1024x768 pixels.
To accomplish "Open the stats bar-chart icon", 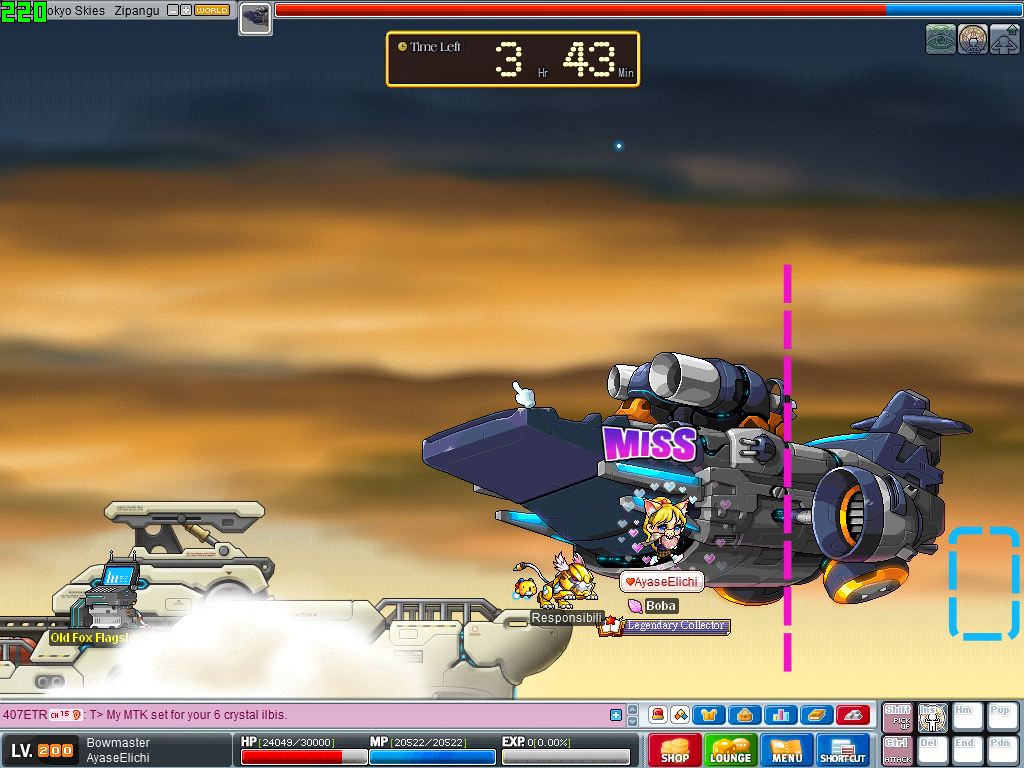I will click(780, 715).
